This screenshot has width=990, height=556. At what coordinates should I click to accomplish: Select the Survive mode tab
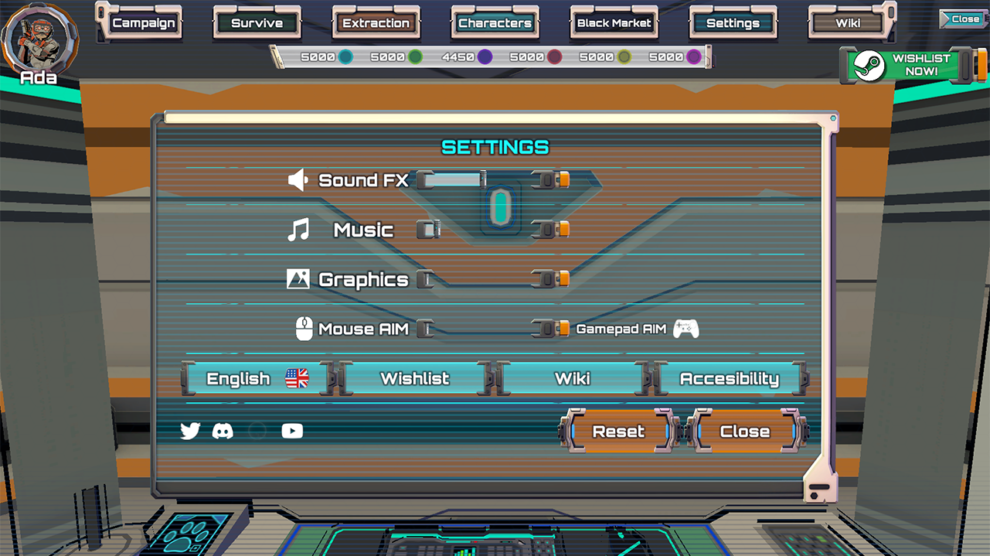[257, 23]
